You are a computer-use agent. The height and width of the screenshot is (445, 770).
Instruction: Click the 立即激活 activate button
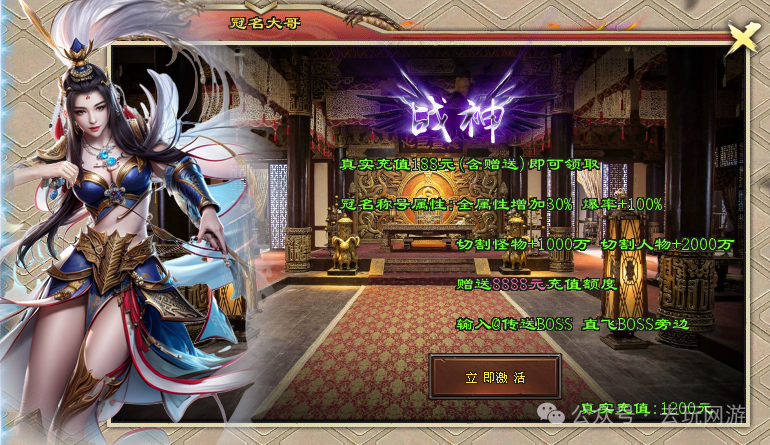(x=494, y=378)
